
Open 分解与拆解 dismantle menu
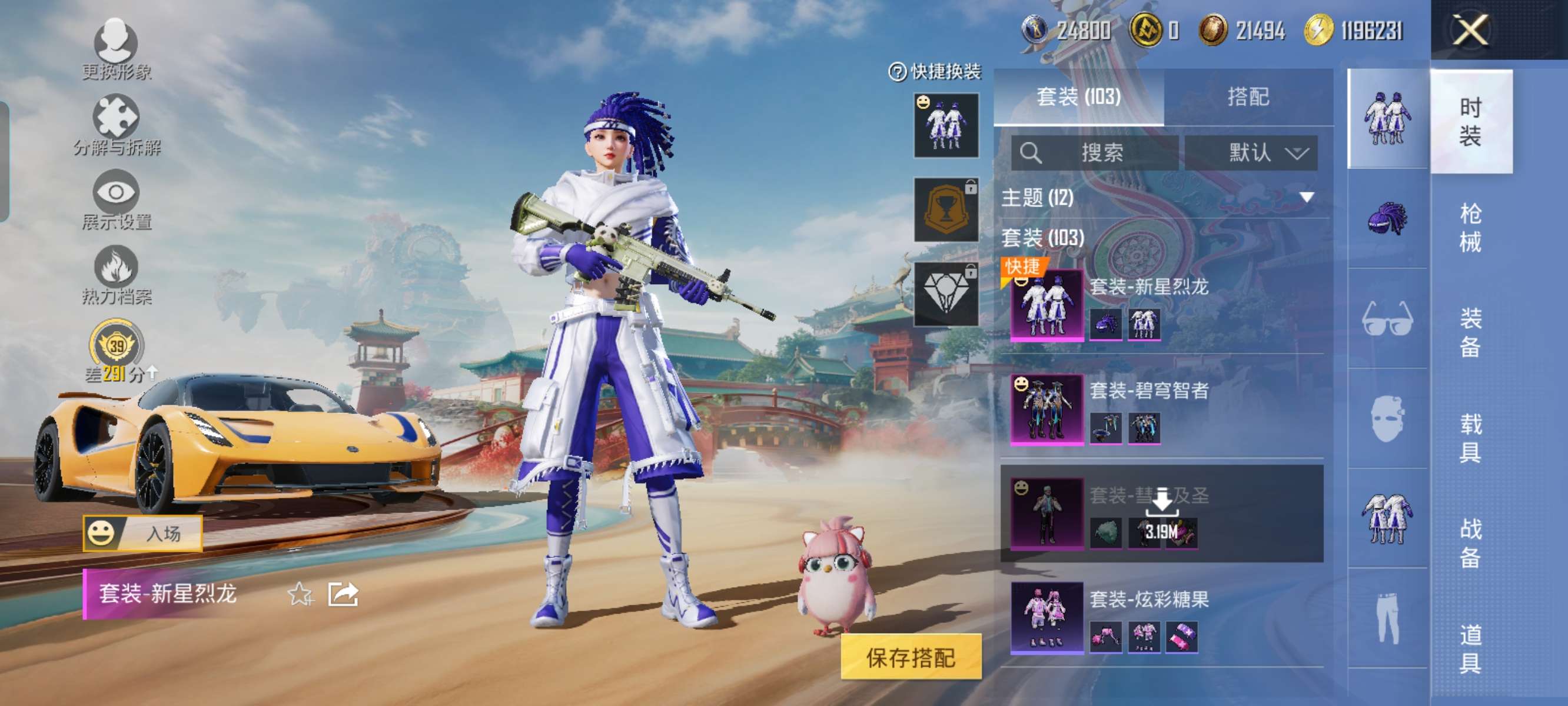[x=115, y=125]
